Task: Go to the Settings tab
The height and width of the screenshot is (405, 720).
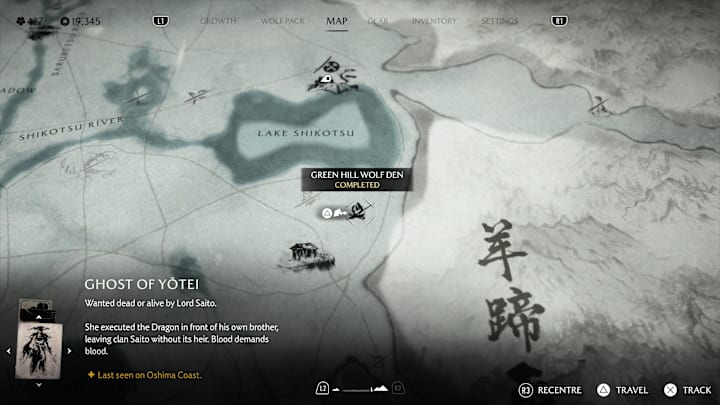Action: (499, 21)
